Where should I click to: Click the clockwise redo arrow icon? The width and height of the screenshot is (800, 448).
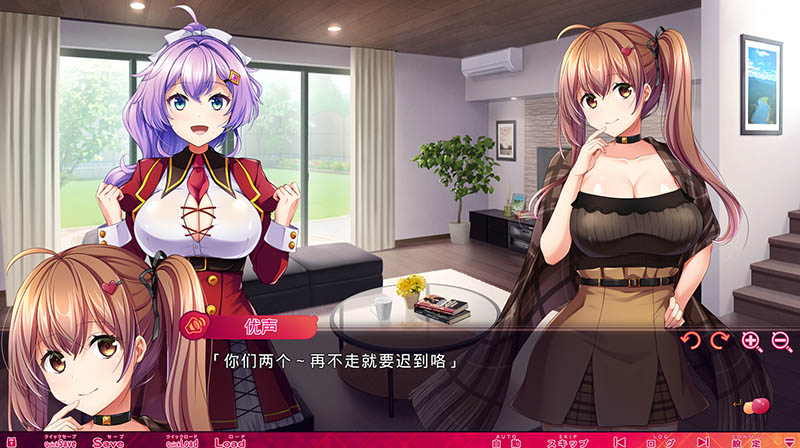719,341
